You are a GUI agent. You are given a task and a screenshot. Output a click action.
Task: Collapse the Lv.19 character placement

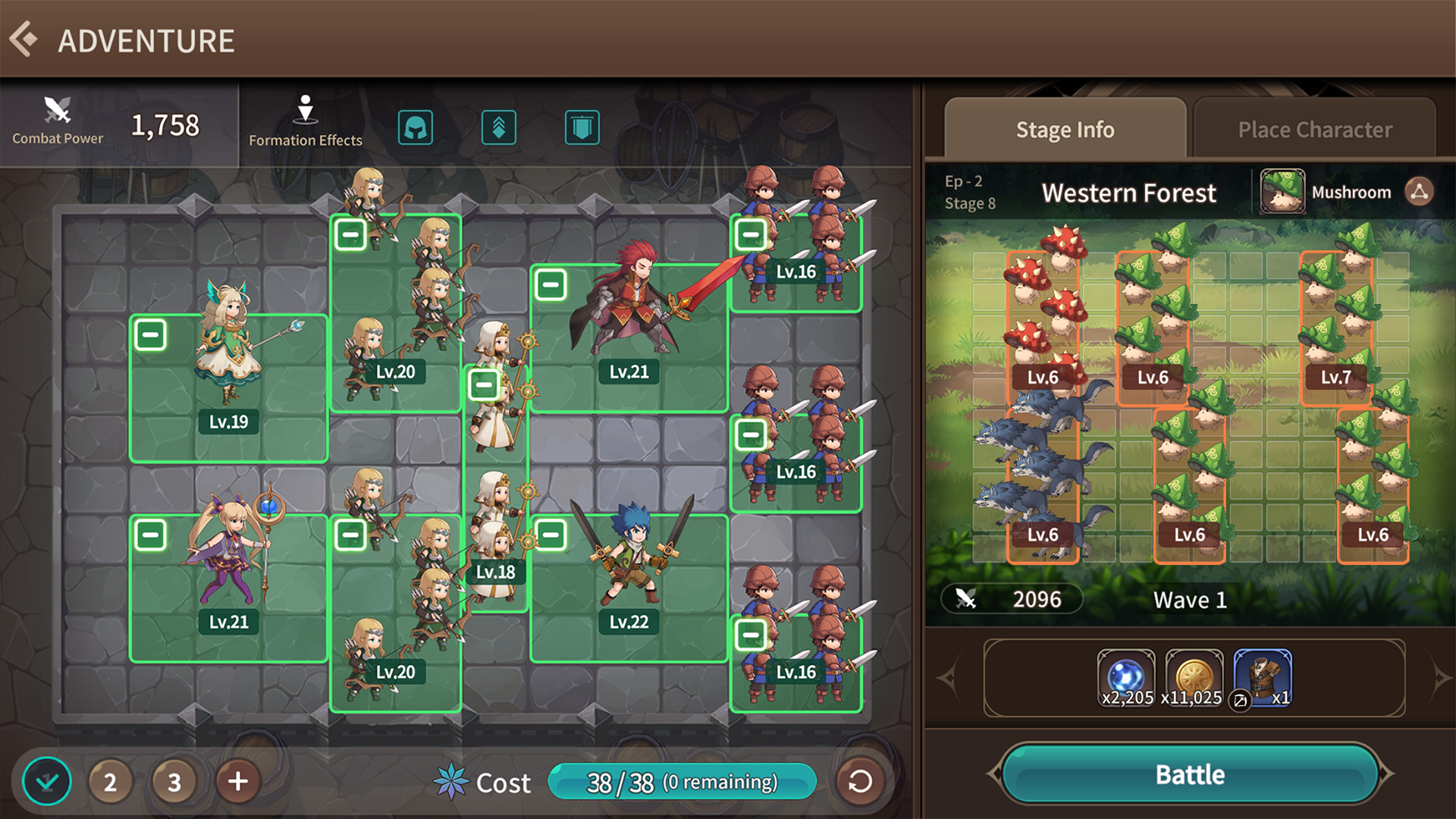pyautogui.click(x=151, y=334)
